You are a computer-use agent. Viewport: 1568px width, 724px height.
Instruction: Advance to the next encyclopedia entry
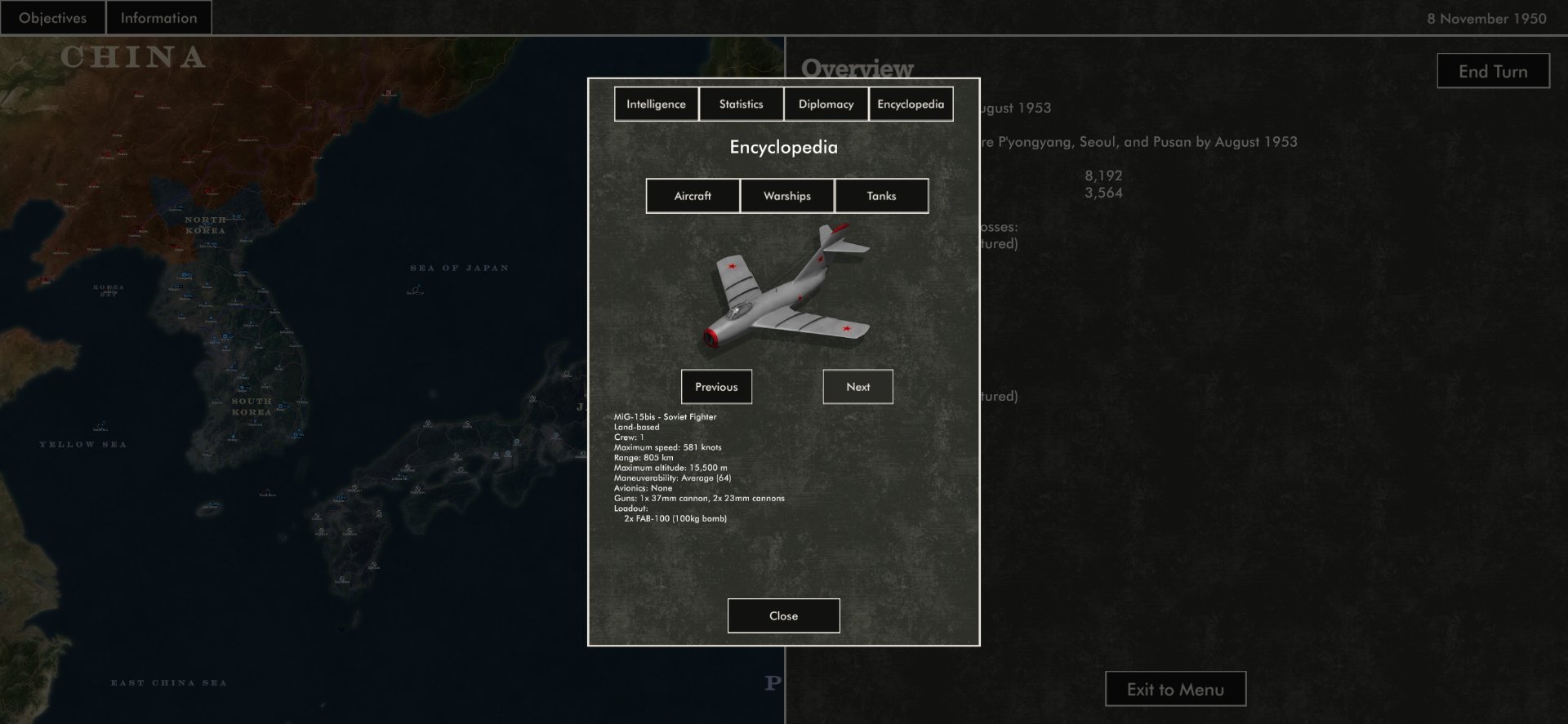pyautogui.click(x=857, y=387)
